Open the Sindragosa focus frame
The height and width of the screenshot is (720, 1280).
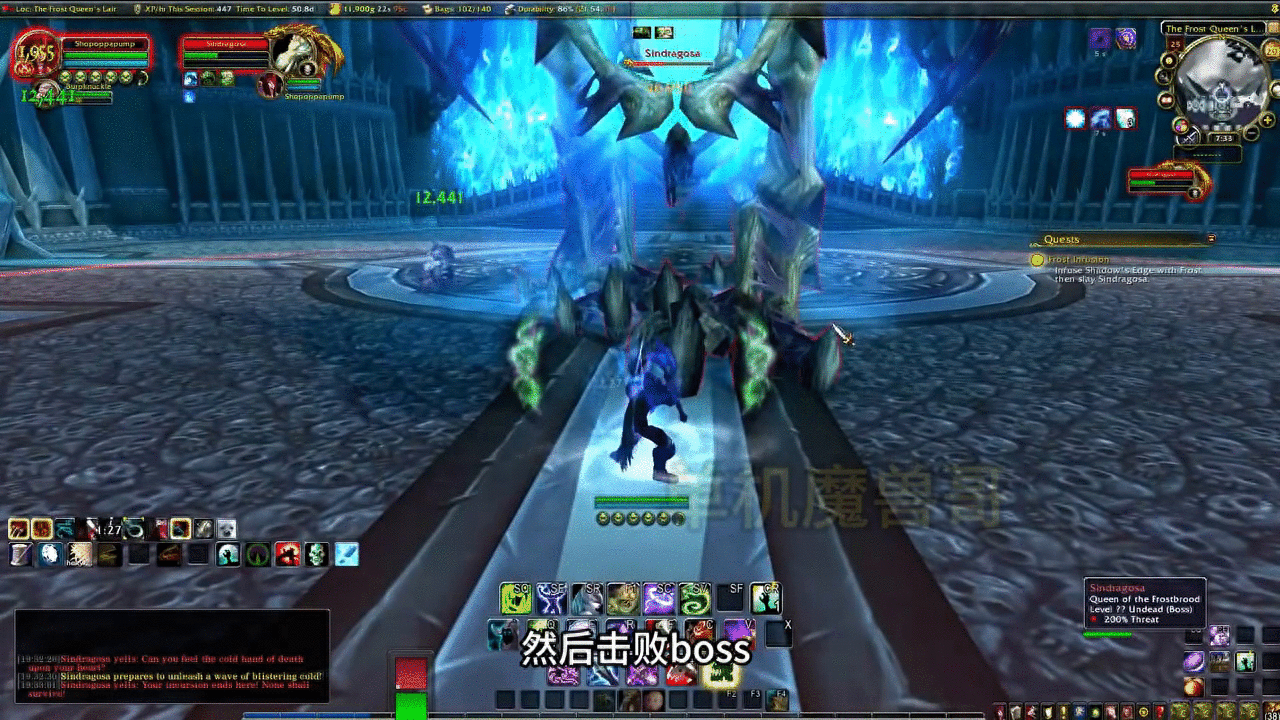(1166, 181)
